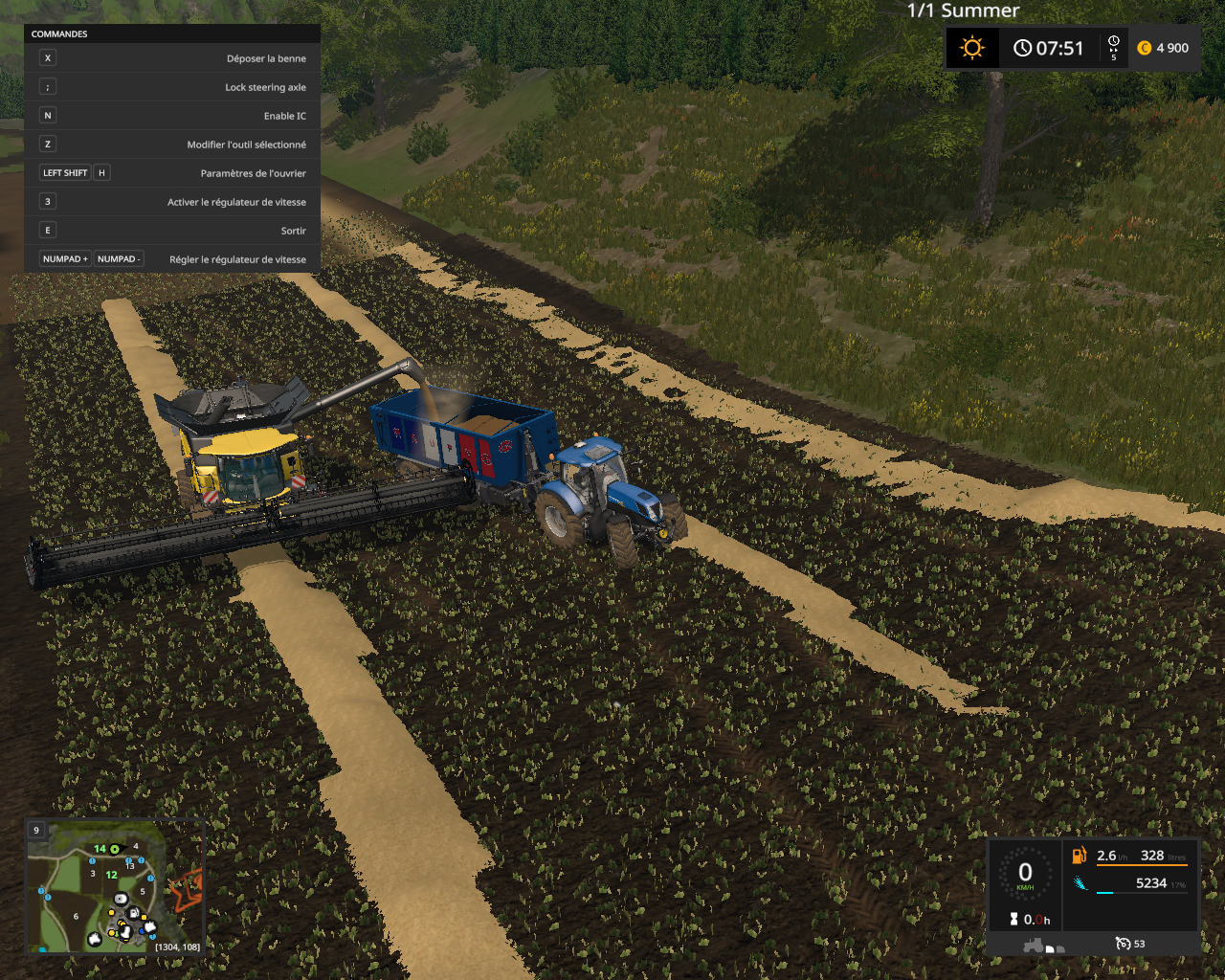
Task: Click the tractor and trailer schema icon
Action: [x=1043, y=946]
